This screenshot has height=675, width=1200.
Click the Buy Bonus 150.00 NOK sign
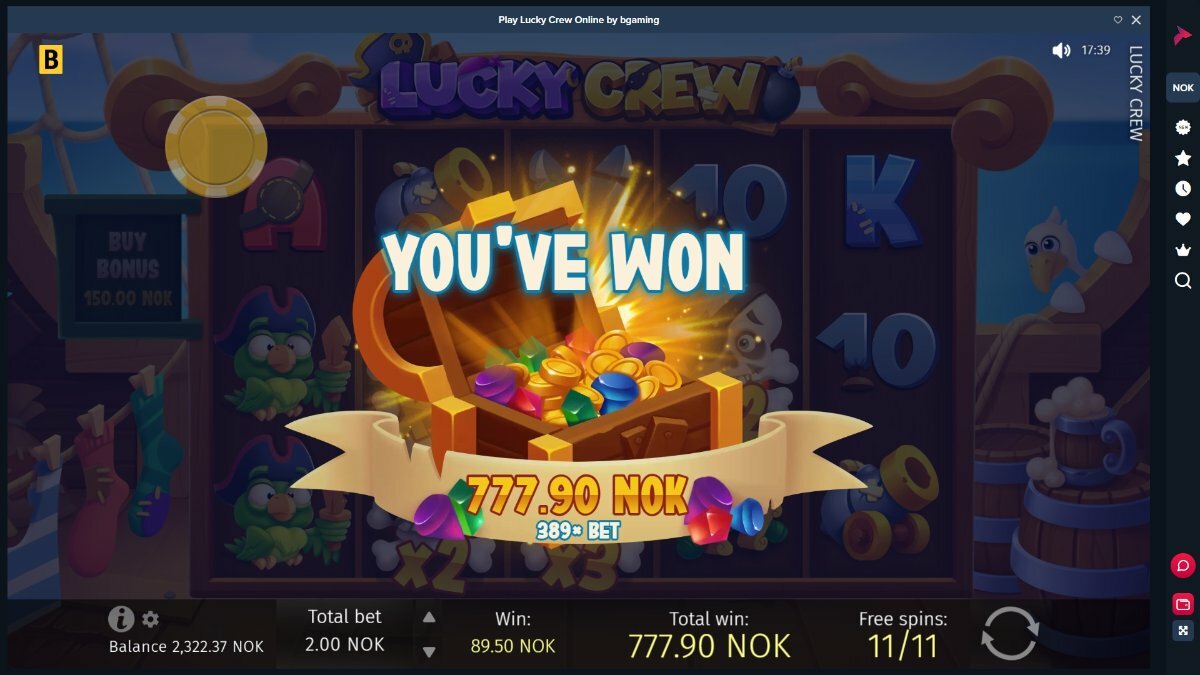point(127,268)
